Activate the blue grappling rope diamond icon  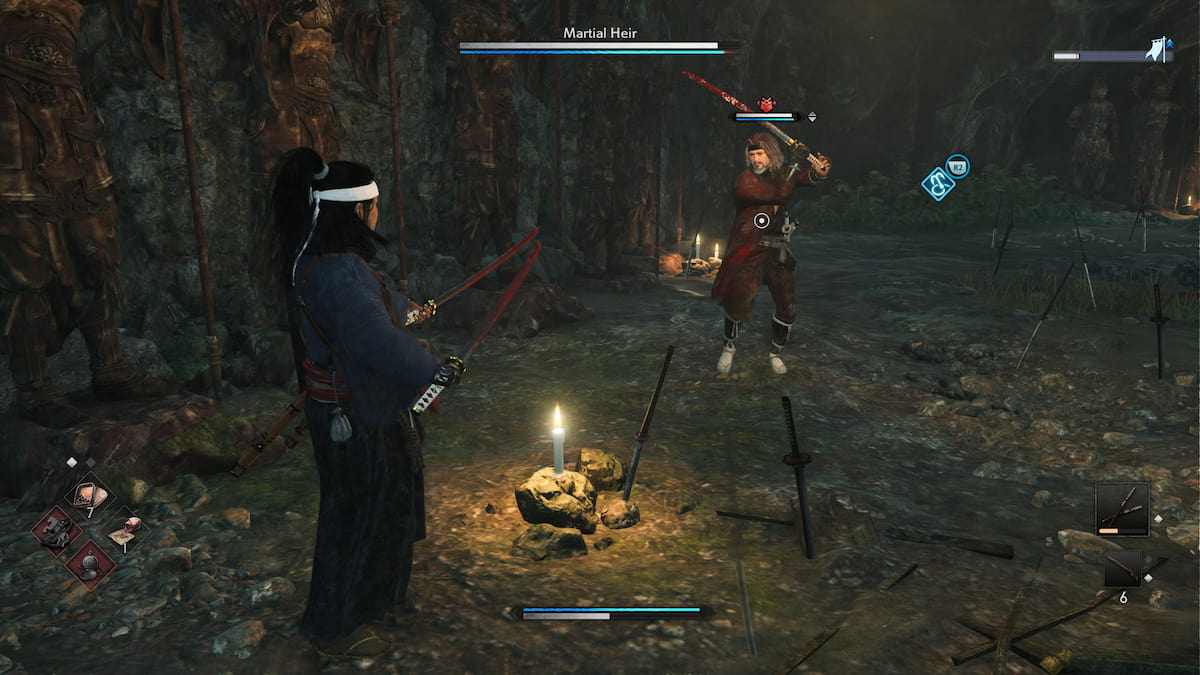pyautogui.click(x=938, y=183)
